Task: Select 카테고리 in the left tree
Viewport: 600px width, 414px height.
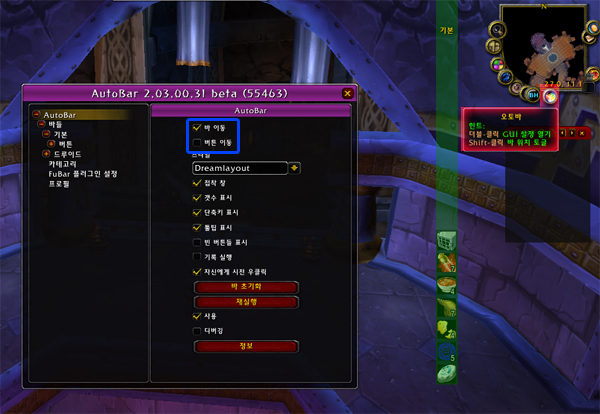Action: (x=63, y=164)
